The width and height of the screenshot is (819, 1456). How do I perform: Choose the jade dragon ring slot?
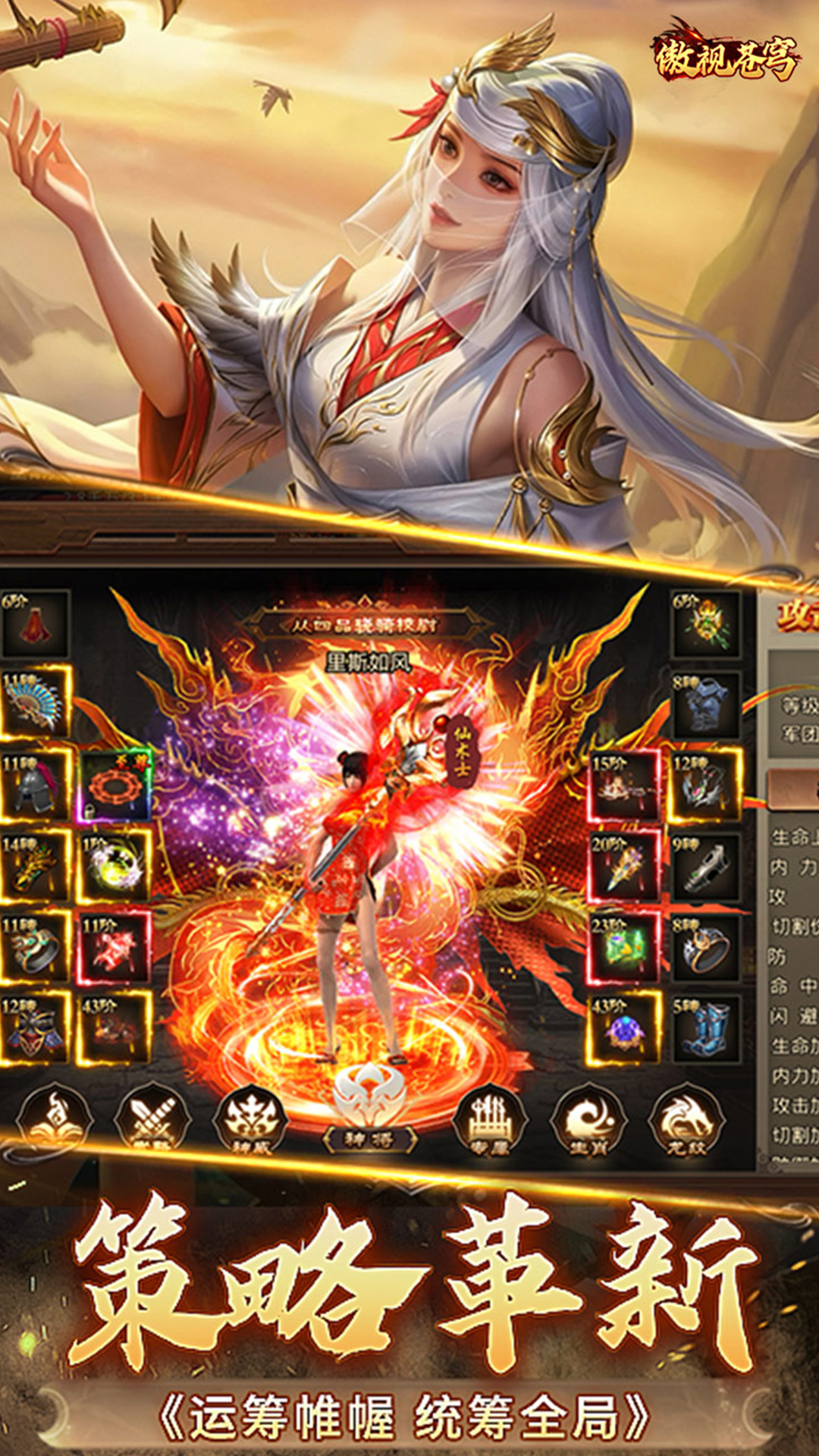pos(35,948)
